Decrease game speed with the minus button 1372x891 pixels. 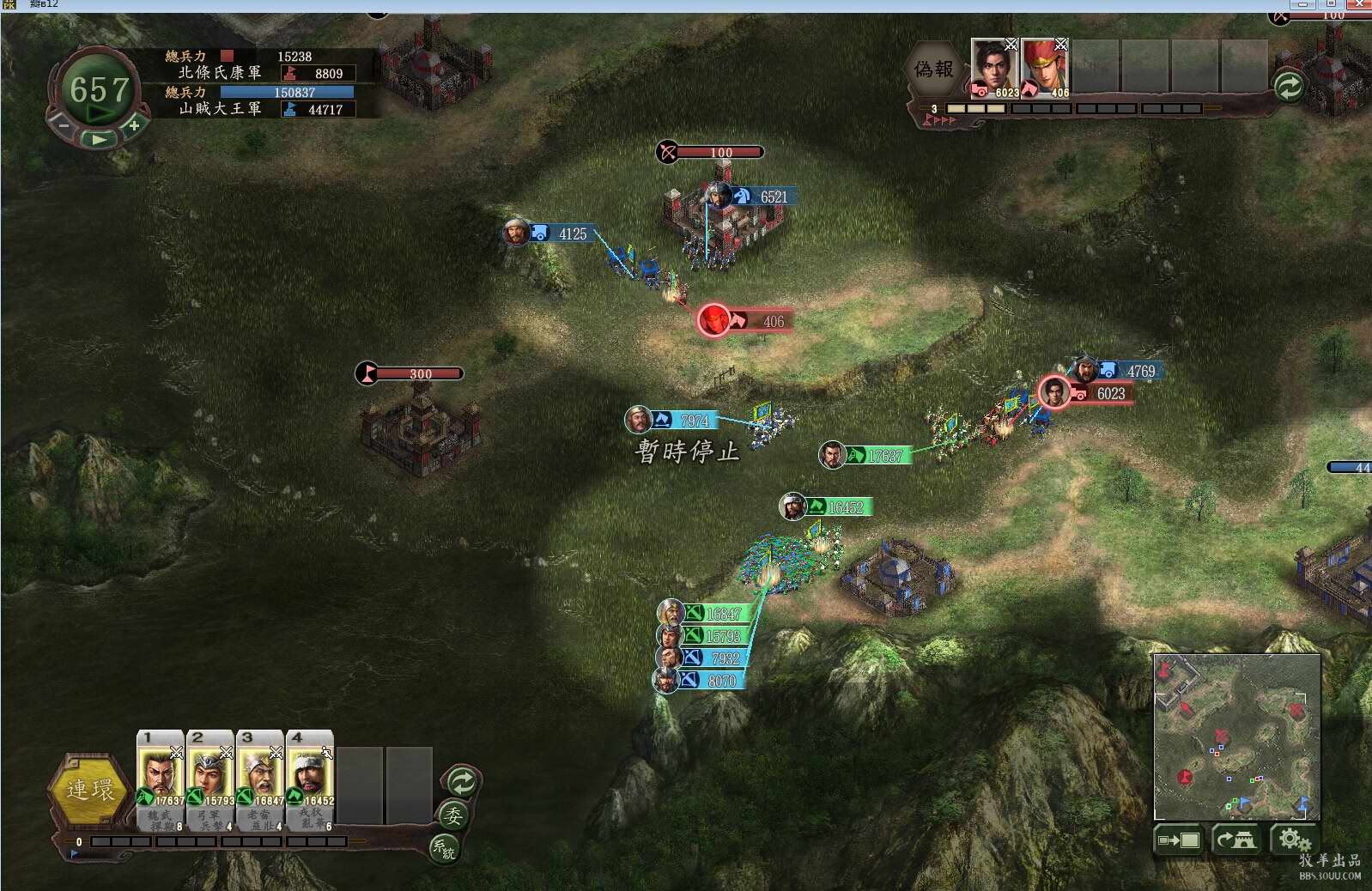pos(64,125)
